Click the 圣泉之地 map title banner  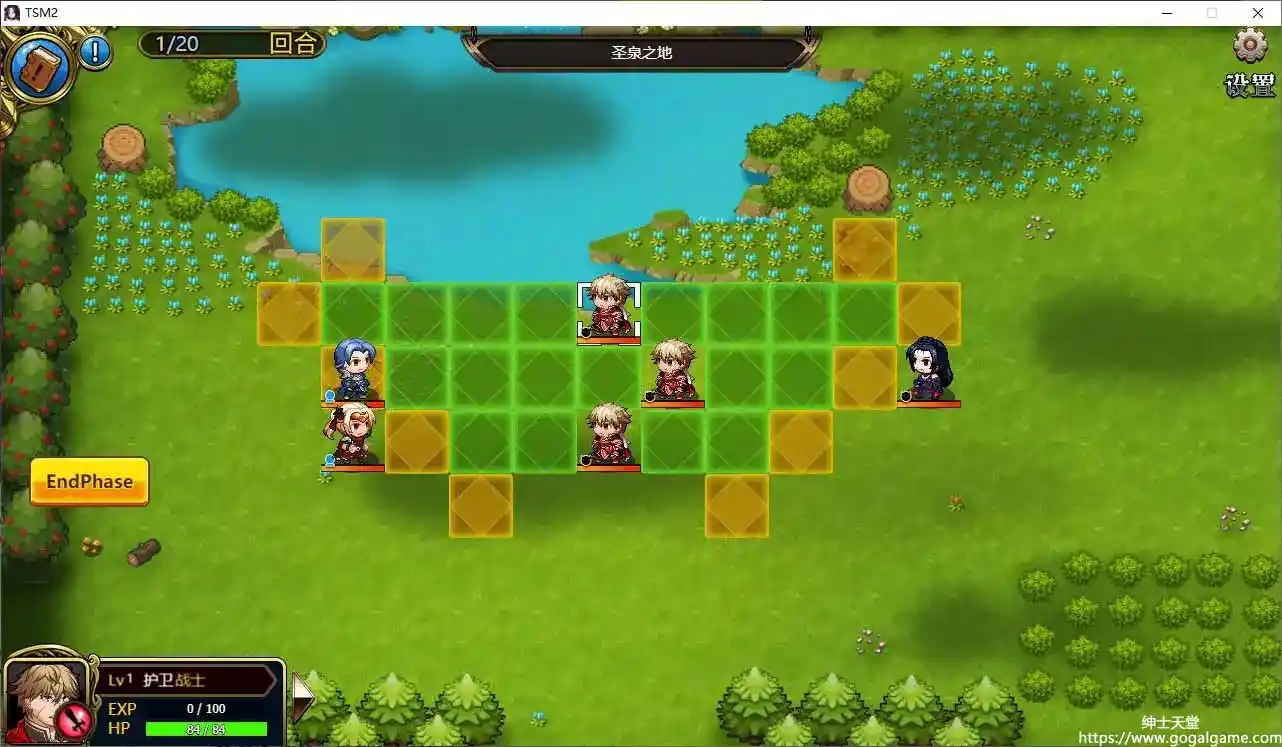(x=641, y=53)
